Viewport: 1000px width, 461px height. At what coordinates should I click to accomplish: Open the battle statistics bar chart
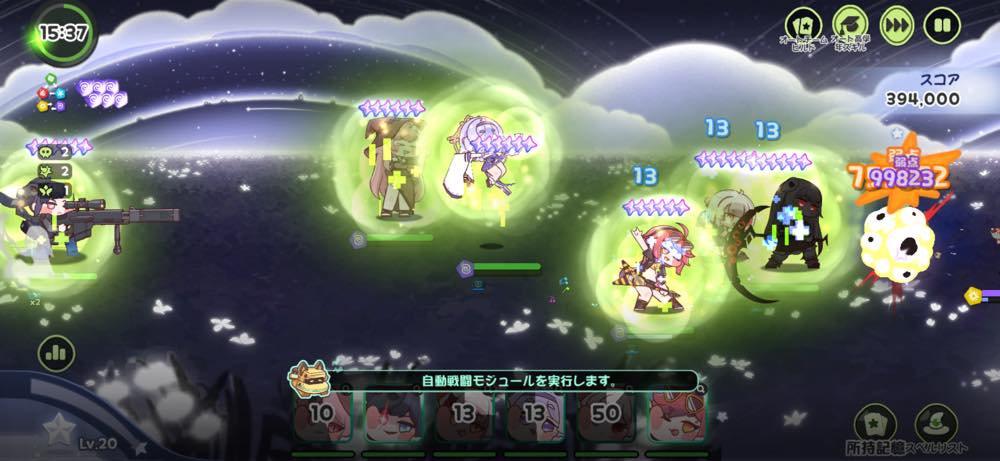pyautogui.click(x=57, y=353)
